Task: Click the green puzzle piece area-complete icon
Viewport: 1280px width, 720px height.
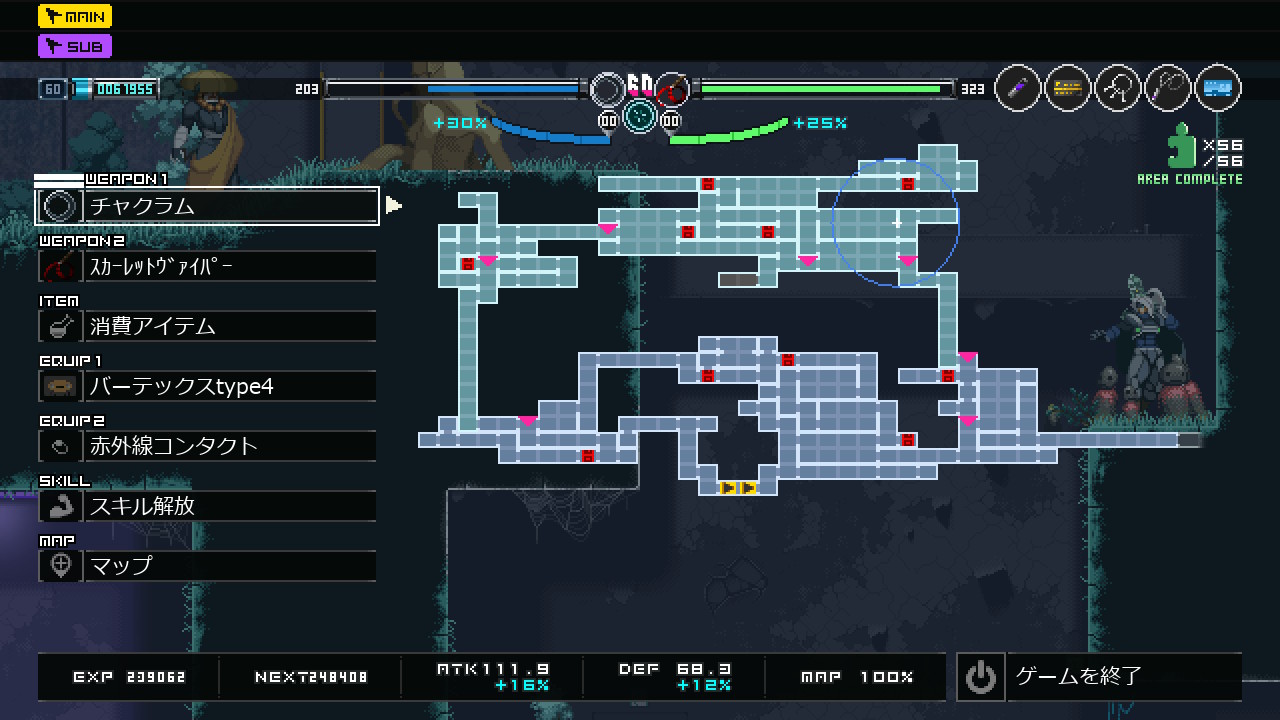Action: point(1183,146)
